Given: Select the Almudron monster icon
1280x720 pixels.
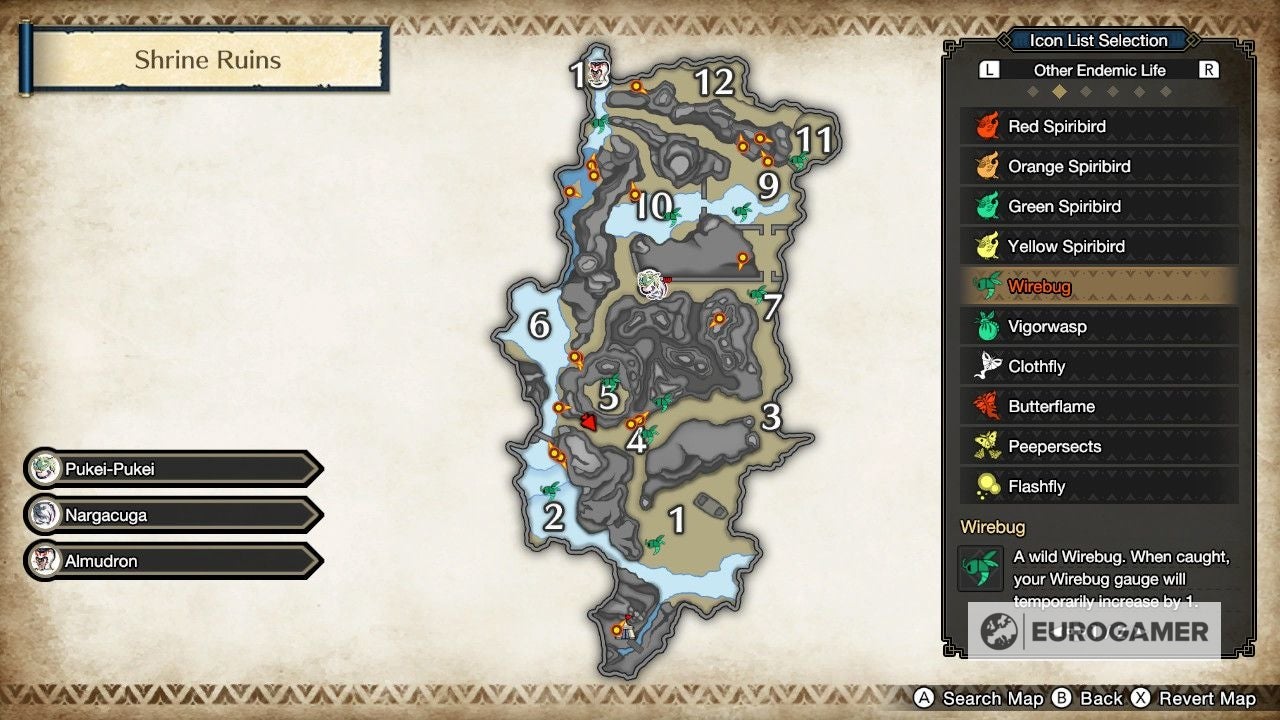Looking at the screenshot, I should [x=44, y=561].
